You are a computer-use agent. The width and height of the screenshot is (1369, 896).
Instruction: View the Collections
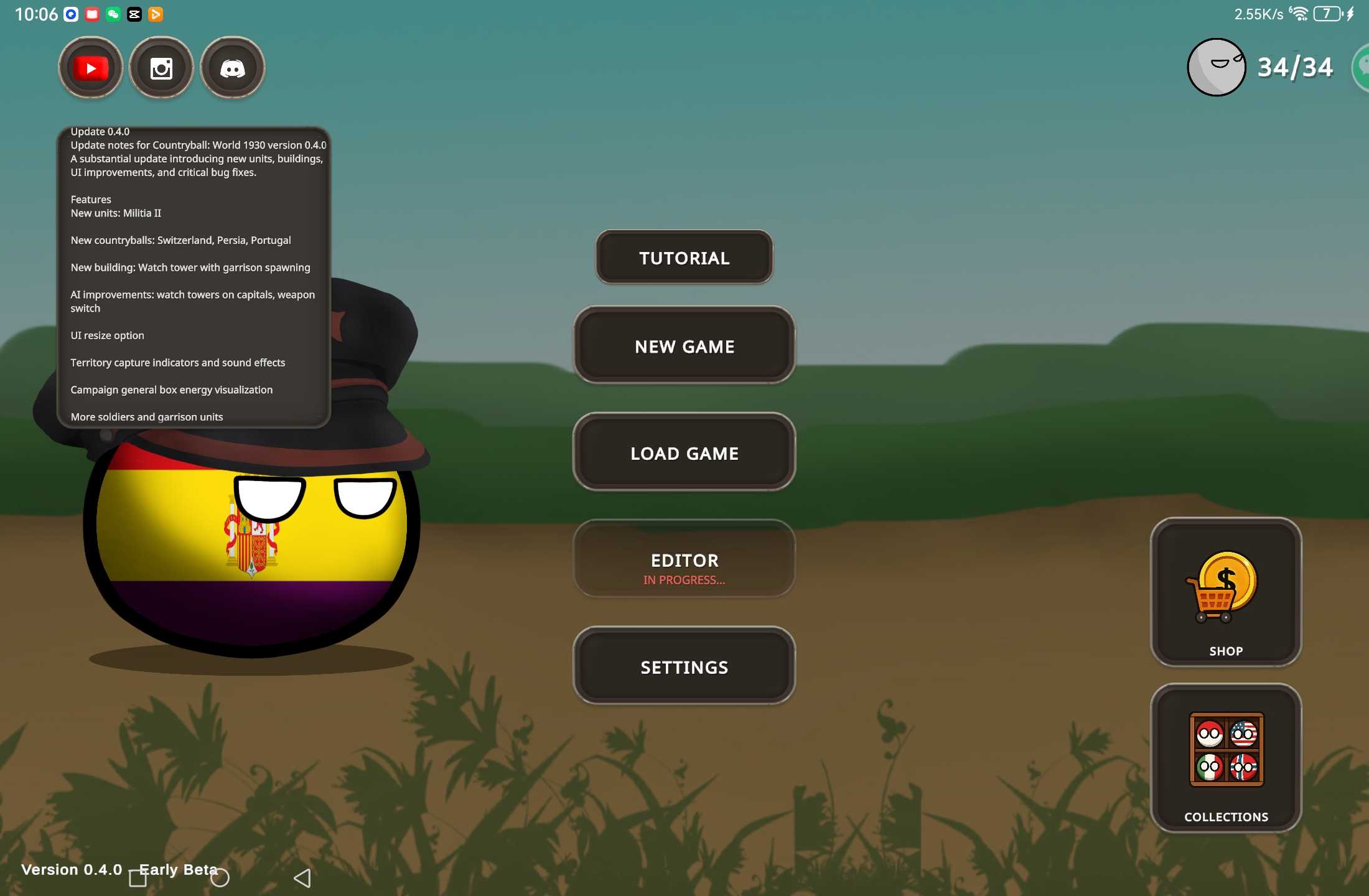[1225, 758]
